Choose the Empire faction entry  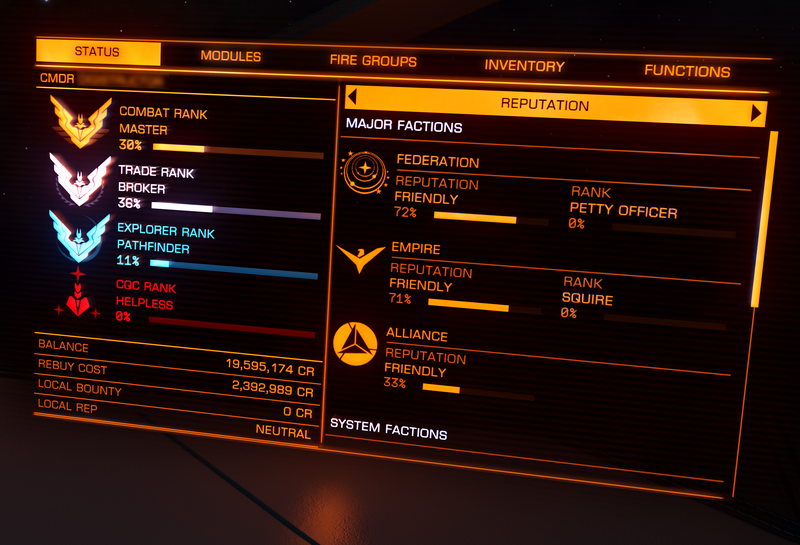(414, 249)
